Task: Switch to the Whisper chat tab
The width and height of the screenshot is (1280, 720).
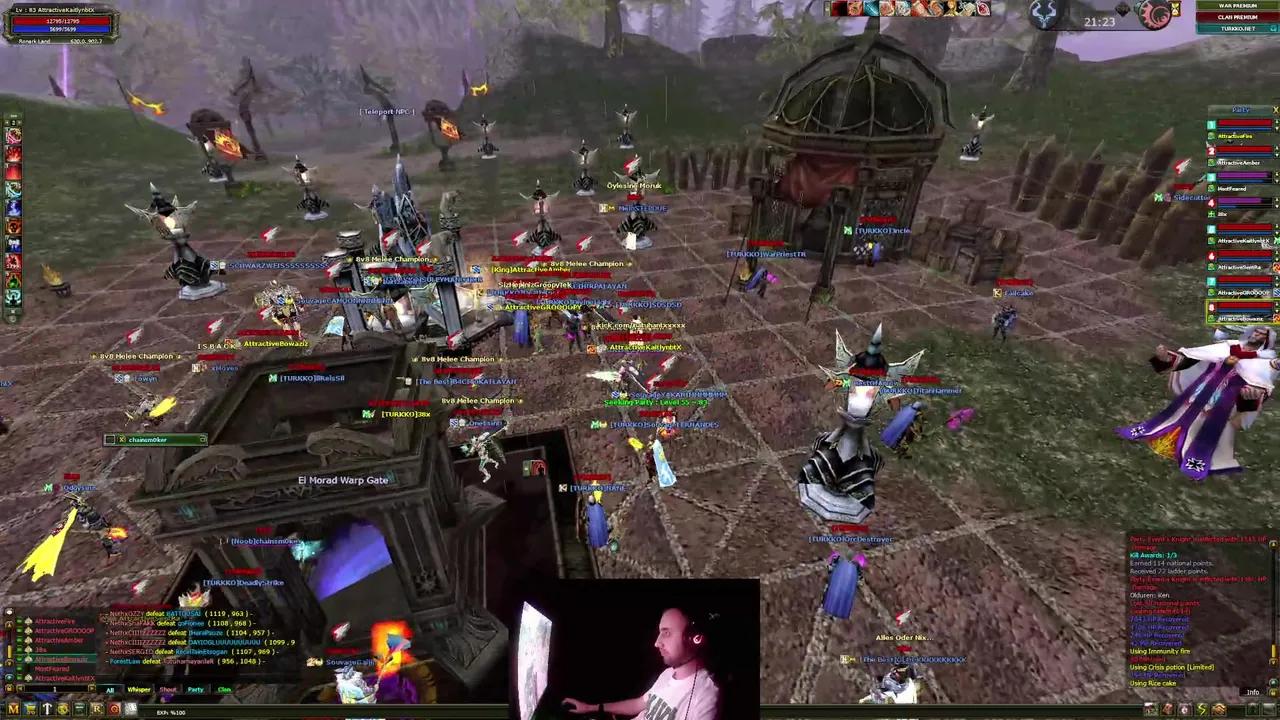Action: tap(139, 689)
